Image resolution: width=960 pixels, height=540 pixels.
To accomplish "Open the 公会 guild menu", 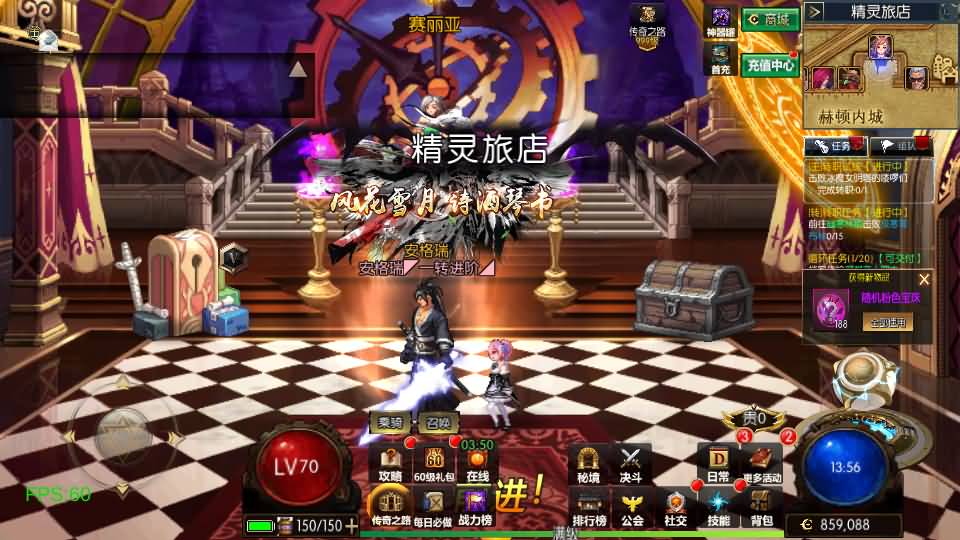I will [x=632, y=507].
